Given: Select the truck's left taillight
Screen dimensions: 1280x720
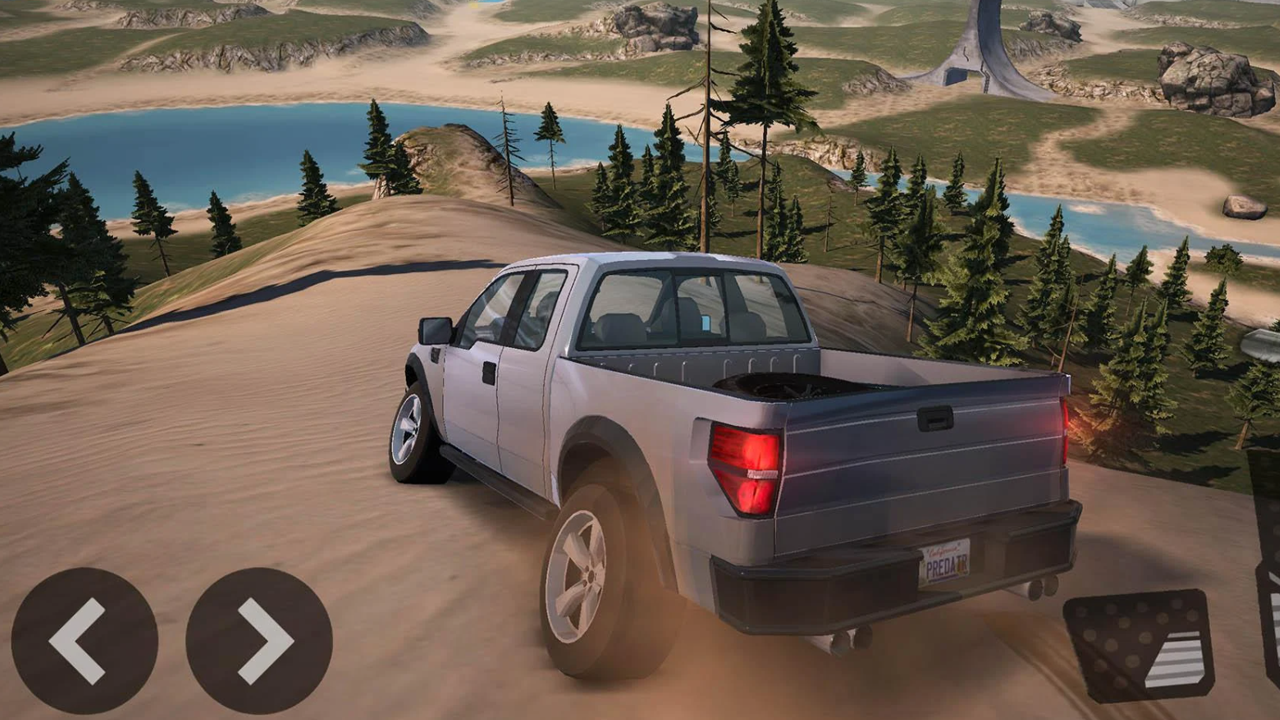Looking at the screenshot, I should click(x=745, y=467).
